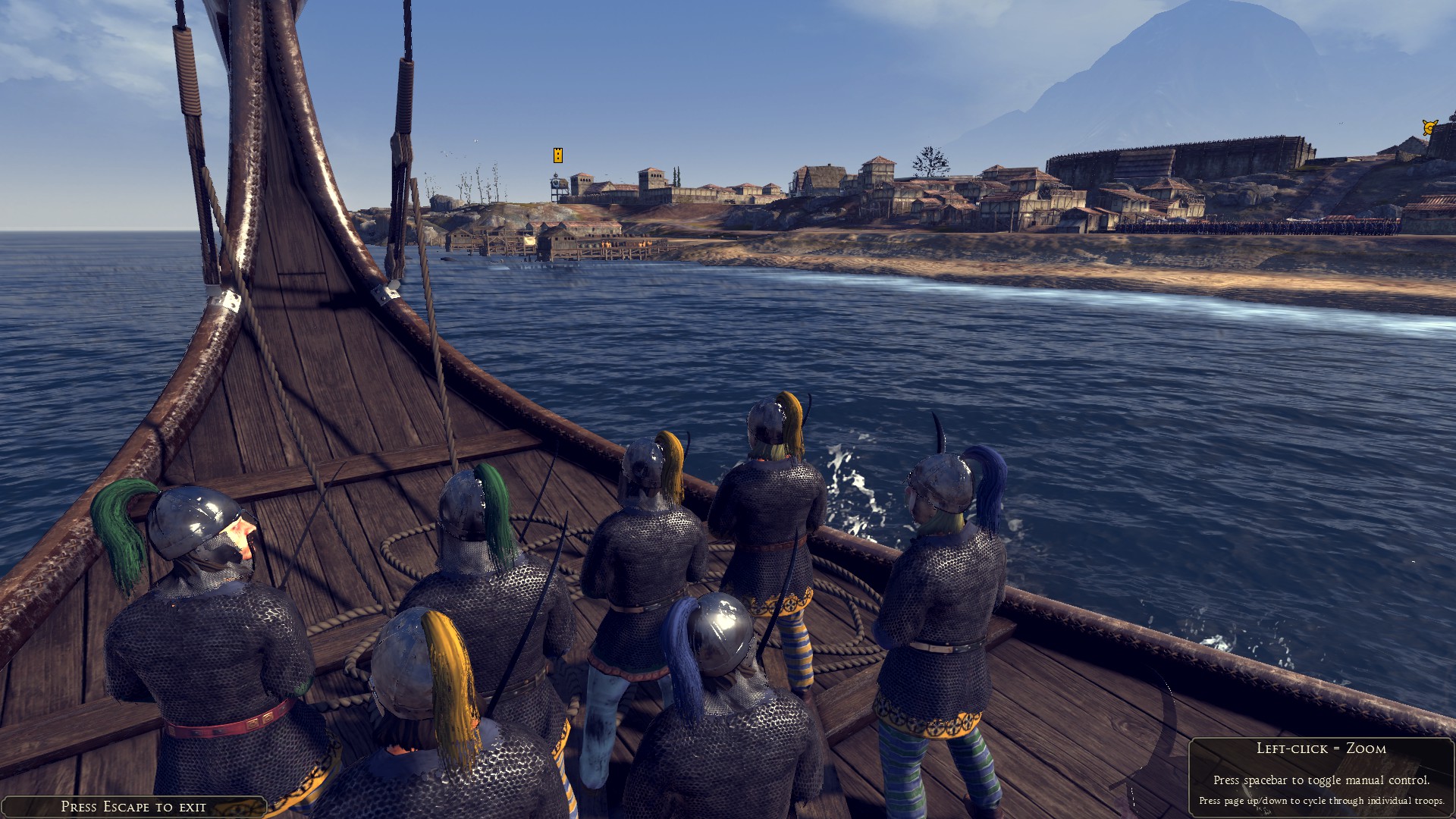The image size is (1456, 819).
Task: Click the yellow shield-and-swords marker icon
Action: click(x=1430, y=127)
